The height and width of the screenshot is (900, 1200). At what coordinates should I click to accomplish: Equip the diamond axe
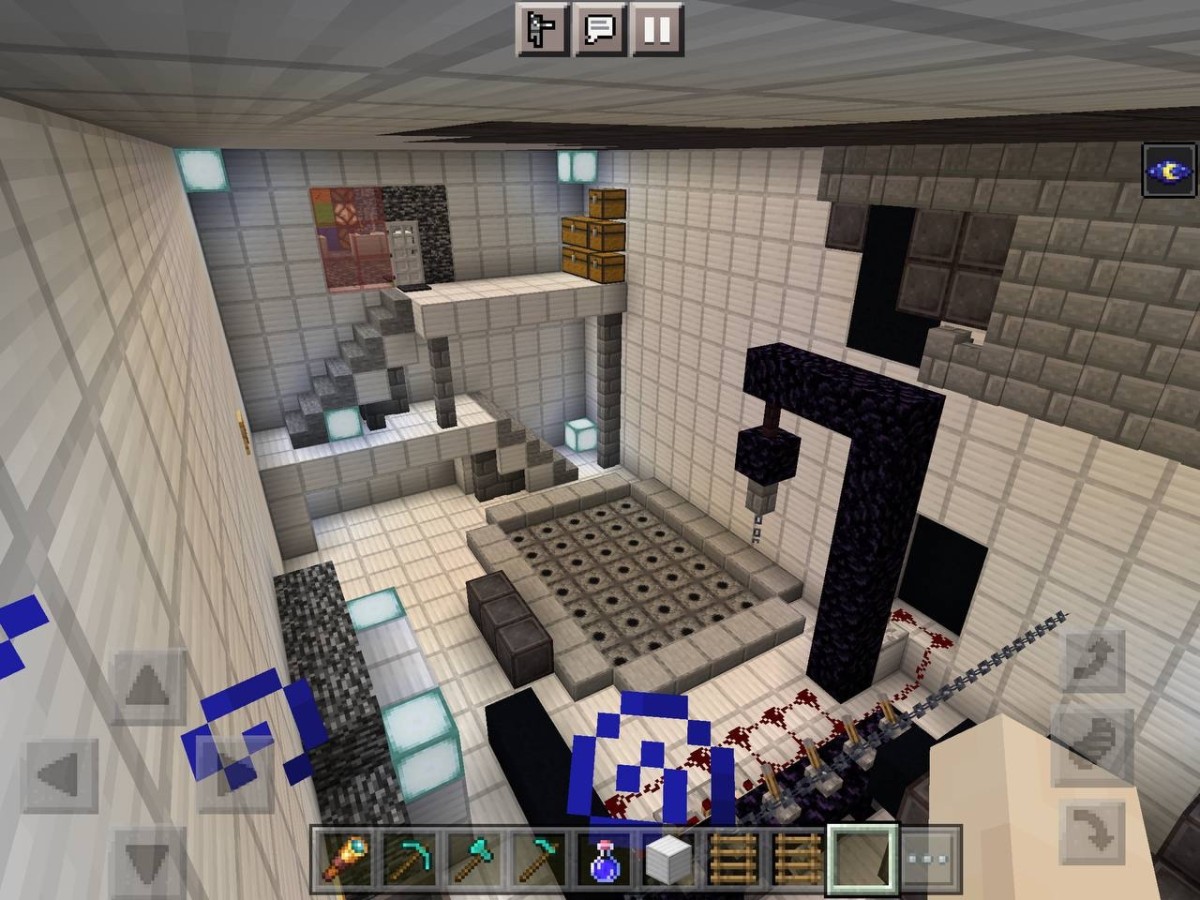[475, 859]
